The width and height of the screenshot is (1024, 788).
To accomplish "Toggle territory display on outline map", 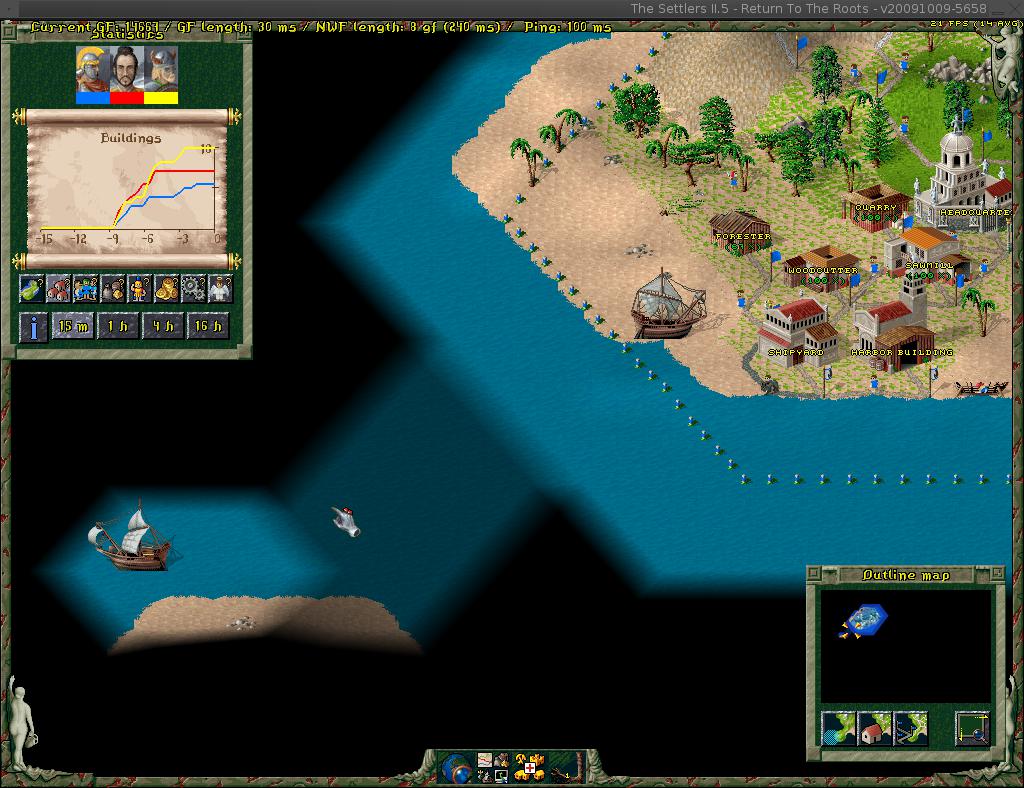I will tap(838, 728).
